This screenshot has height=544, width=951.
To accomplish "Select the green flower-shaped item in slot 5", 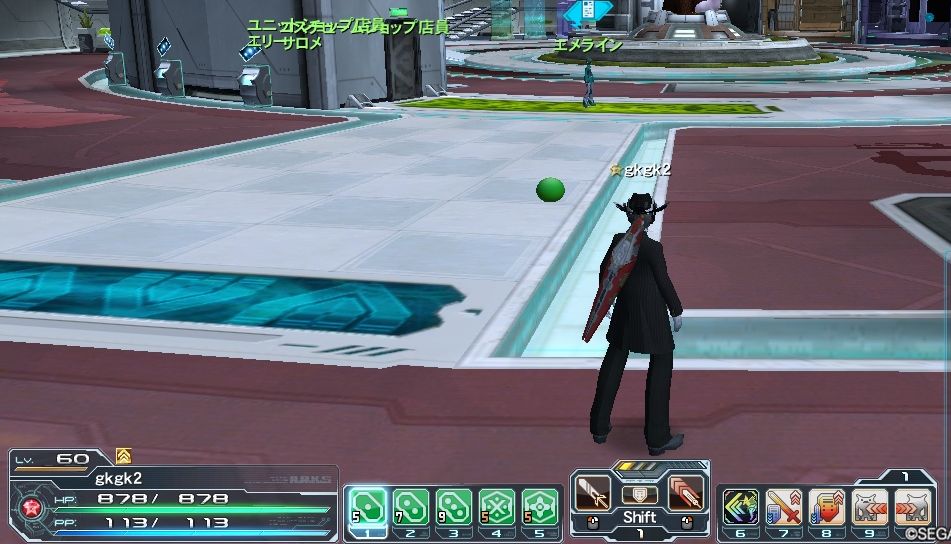I will [x=540, y=506].
